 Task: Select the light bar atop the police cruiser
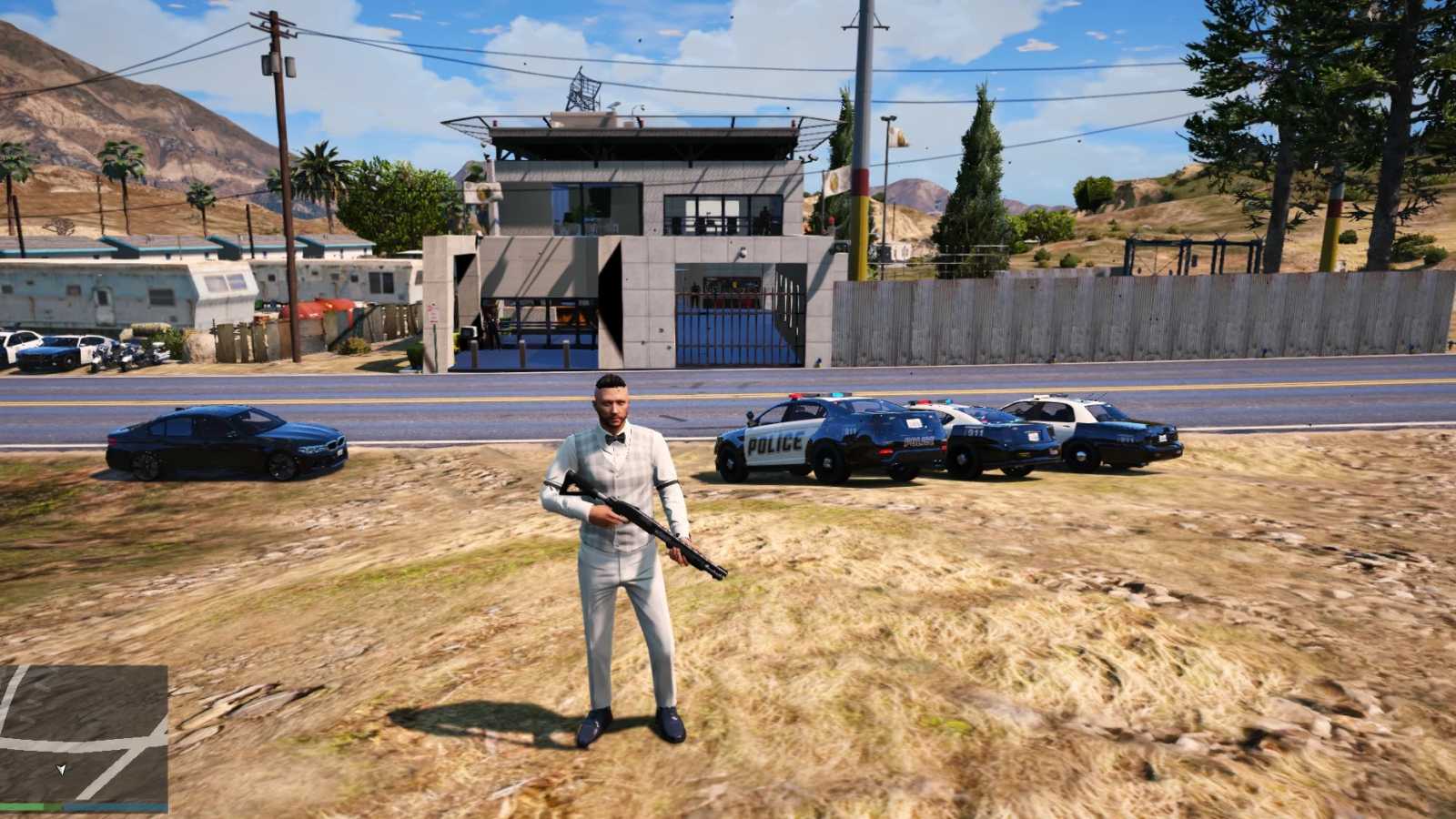coord(819,393)
